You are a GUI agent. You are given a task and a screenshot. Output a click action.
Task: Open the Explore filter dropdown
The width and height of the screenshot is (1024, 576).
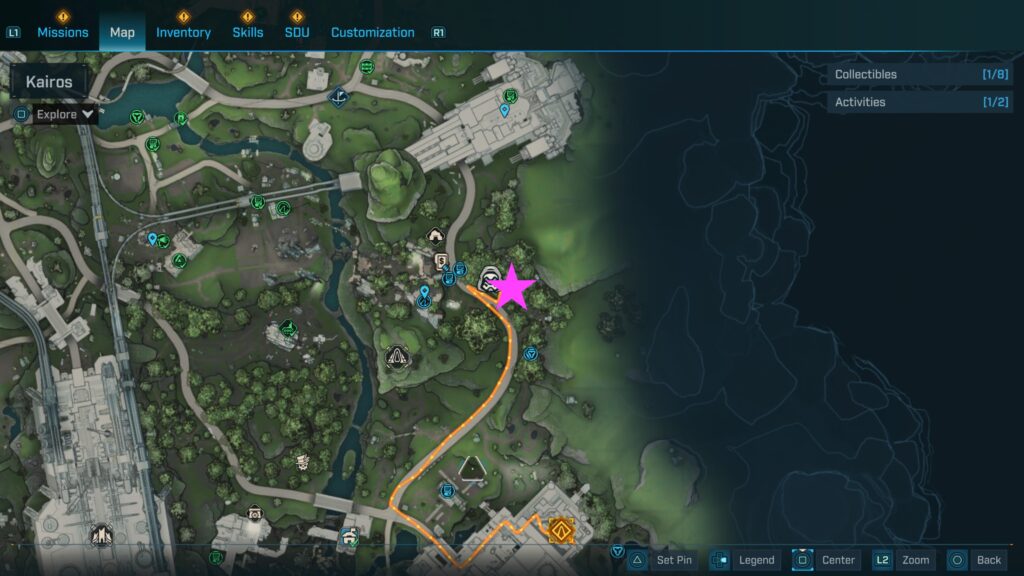click(64, 114)
